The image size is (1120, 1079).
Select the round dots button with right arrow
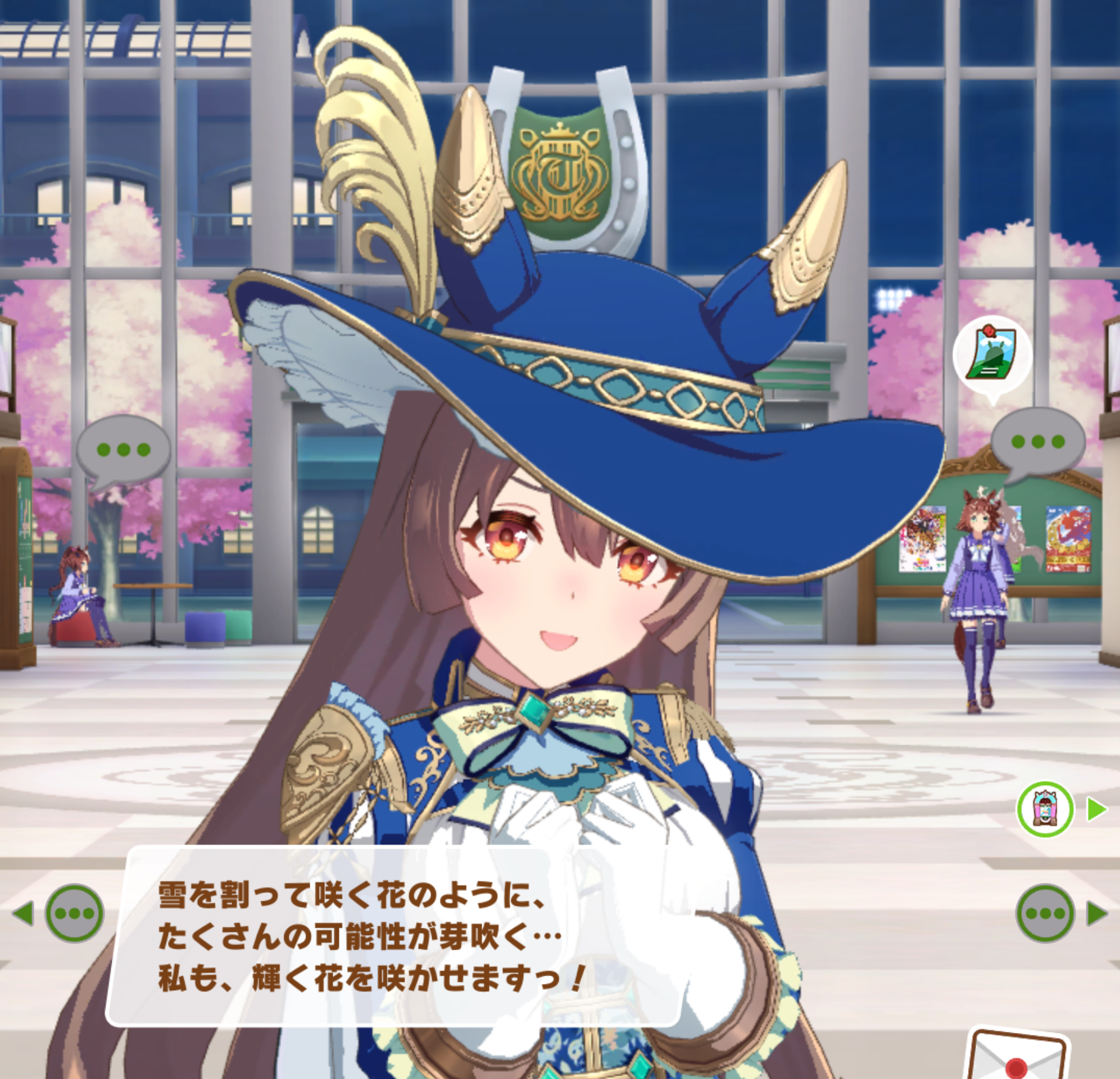tap(1045, 913)
